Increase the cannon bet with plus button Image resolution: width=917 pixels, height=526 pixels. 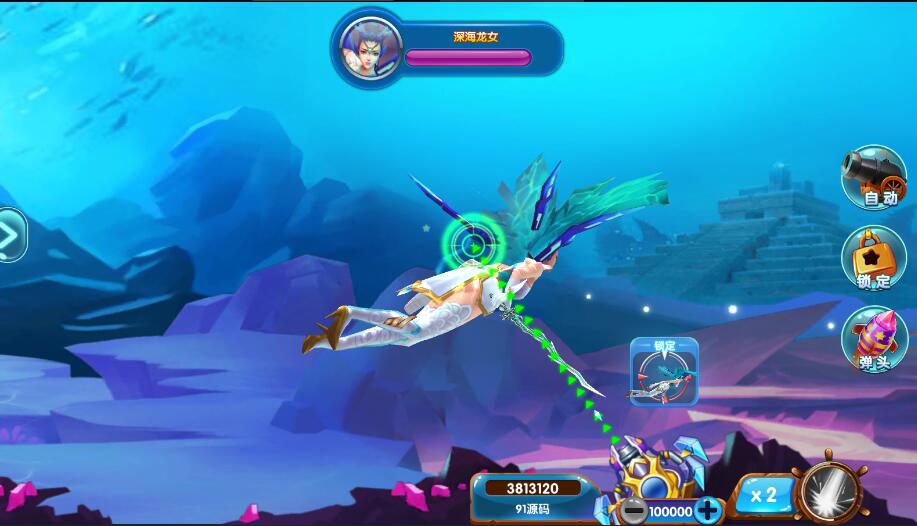[x=708, y=510]
